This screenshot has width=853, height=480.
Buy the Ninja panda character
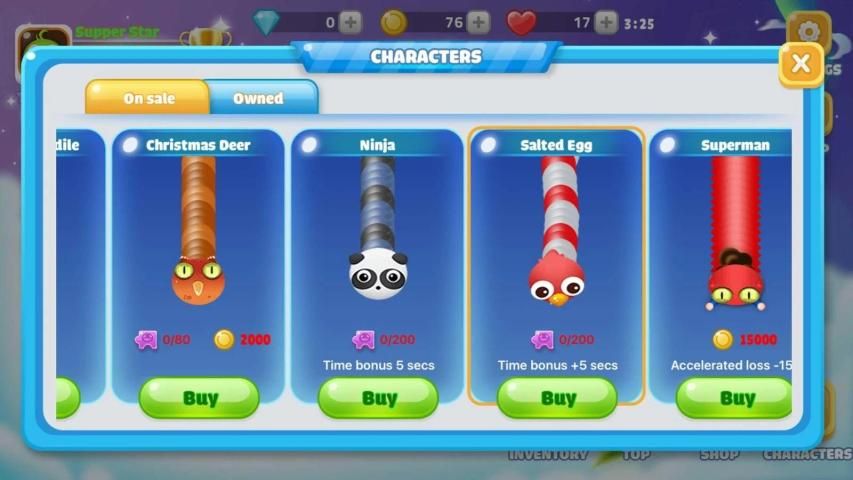(378, 398)
